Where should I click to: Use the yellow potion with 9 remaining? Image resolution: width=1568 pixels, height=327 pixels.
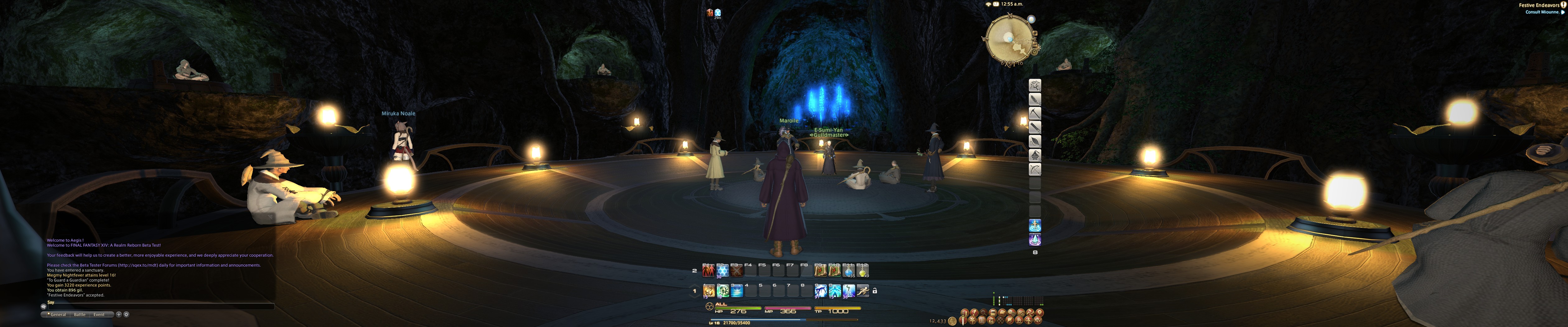click(862, 271)
